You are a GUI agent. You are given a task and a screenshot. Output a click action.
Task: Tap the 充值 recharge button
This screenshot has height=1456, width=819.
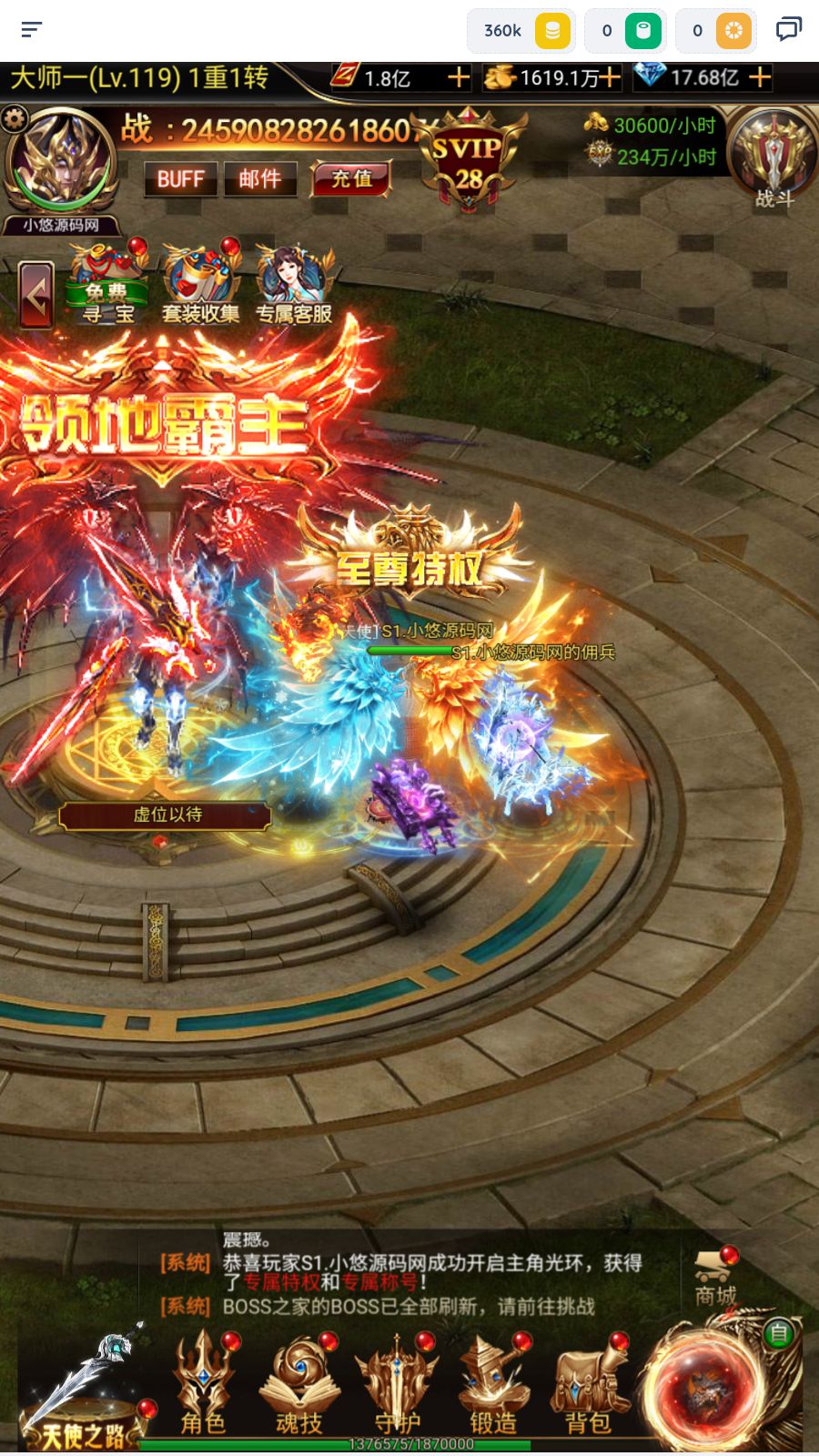coord(351,179)
